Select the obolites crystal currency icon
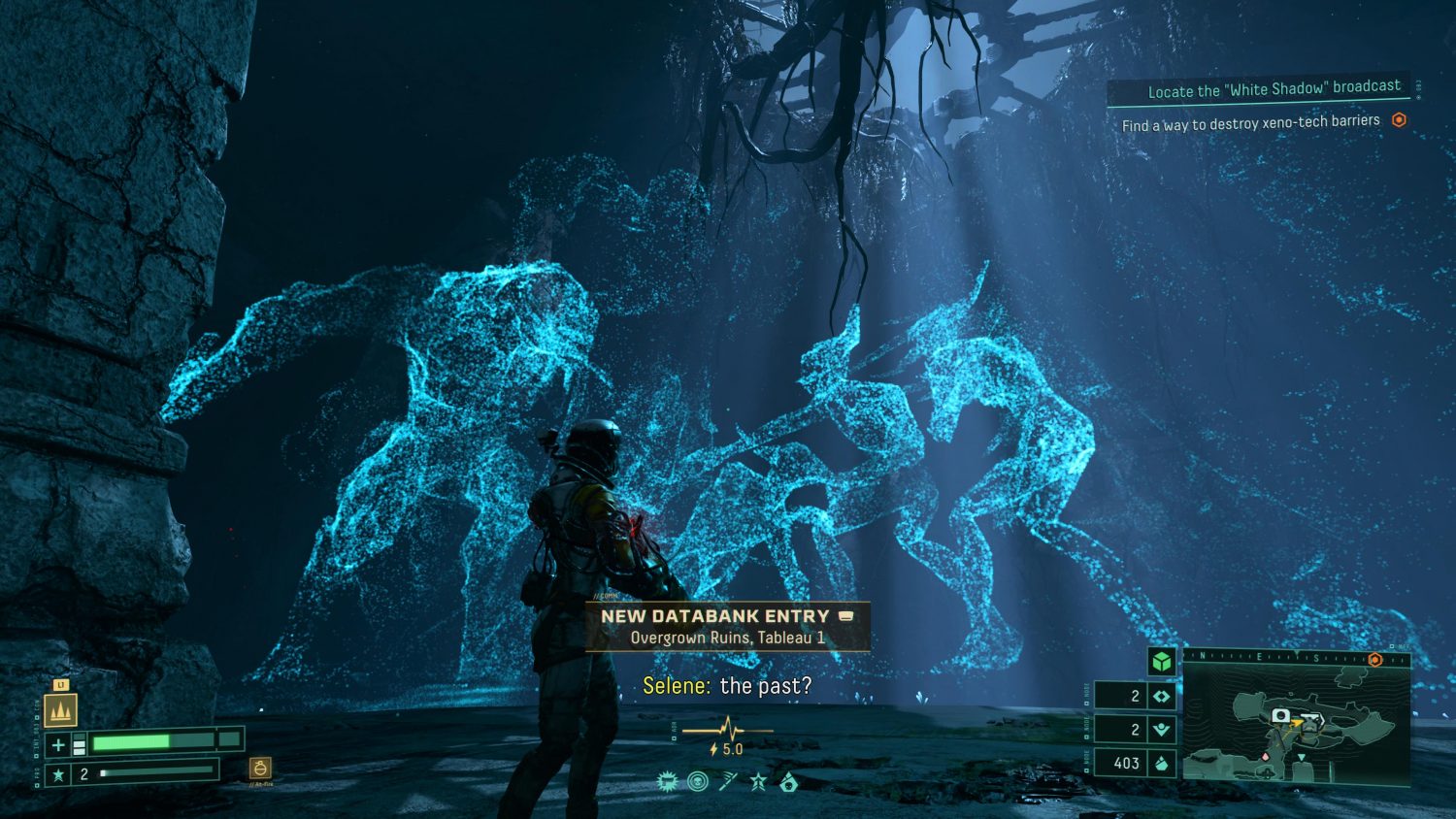The width and height of the screenshot is (1456, 819). click(1161, 763)
